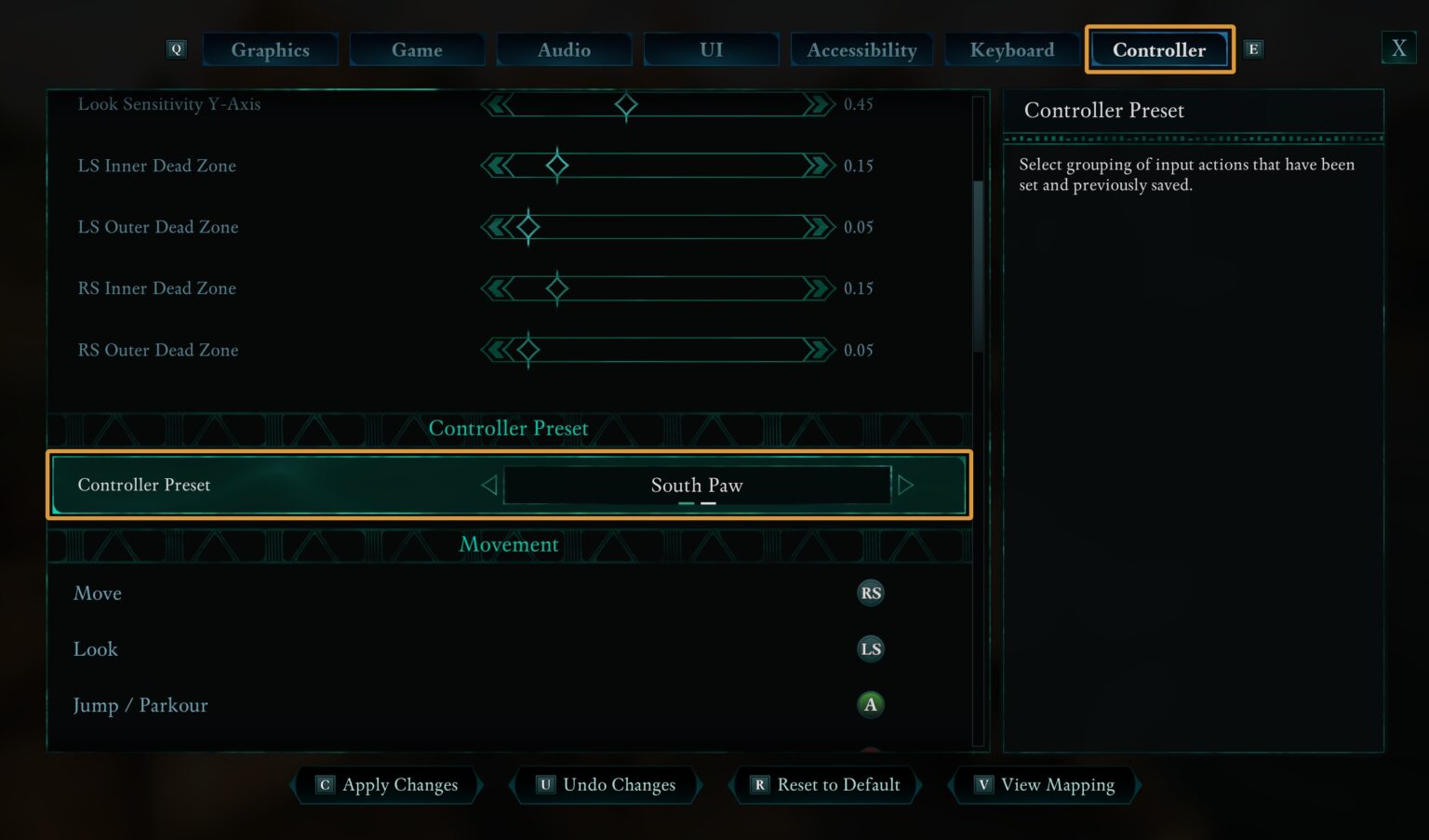Image resolution: width=1429 pixels, height=840 pixels.
Task: Click the R key icon beside Reset to Default
Action: pos(758,785)
